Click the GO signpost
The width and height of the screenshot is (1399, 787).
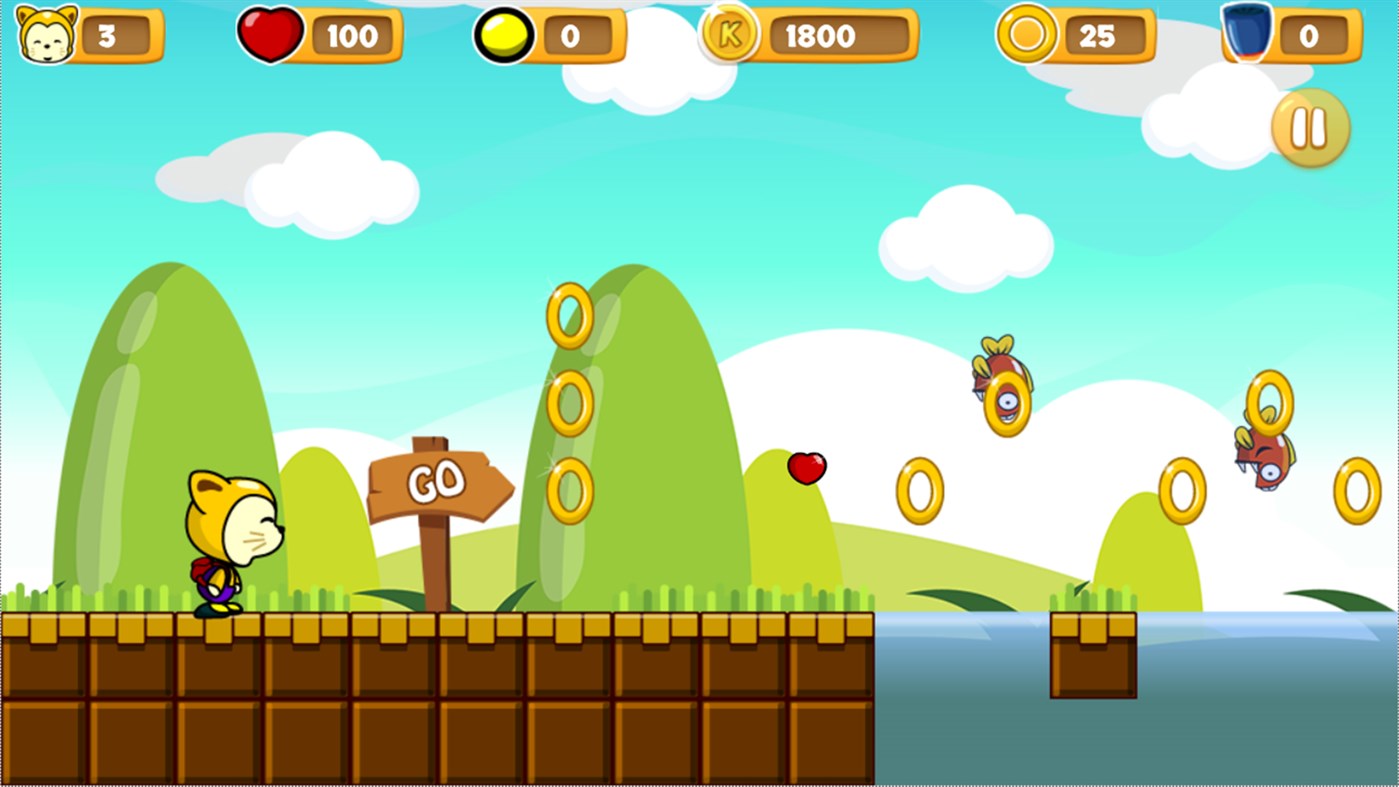point(440,483)
